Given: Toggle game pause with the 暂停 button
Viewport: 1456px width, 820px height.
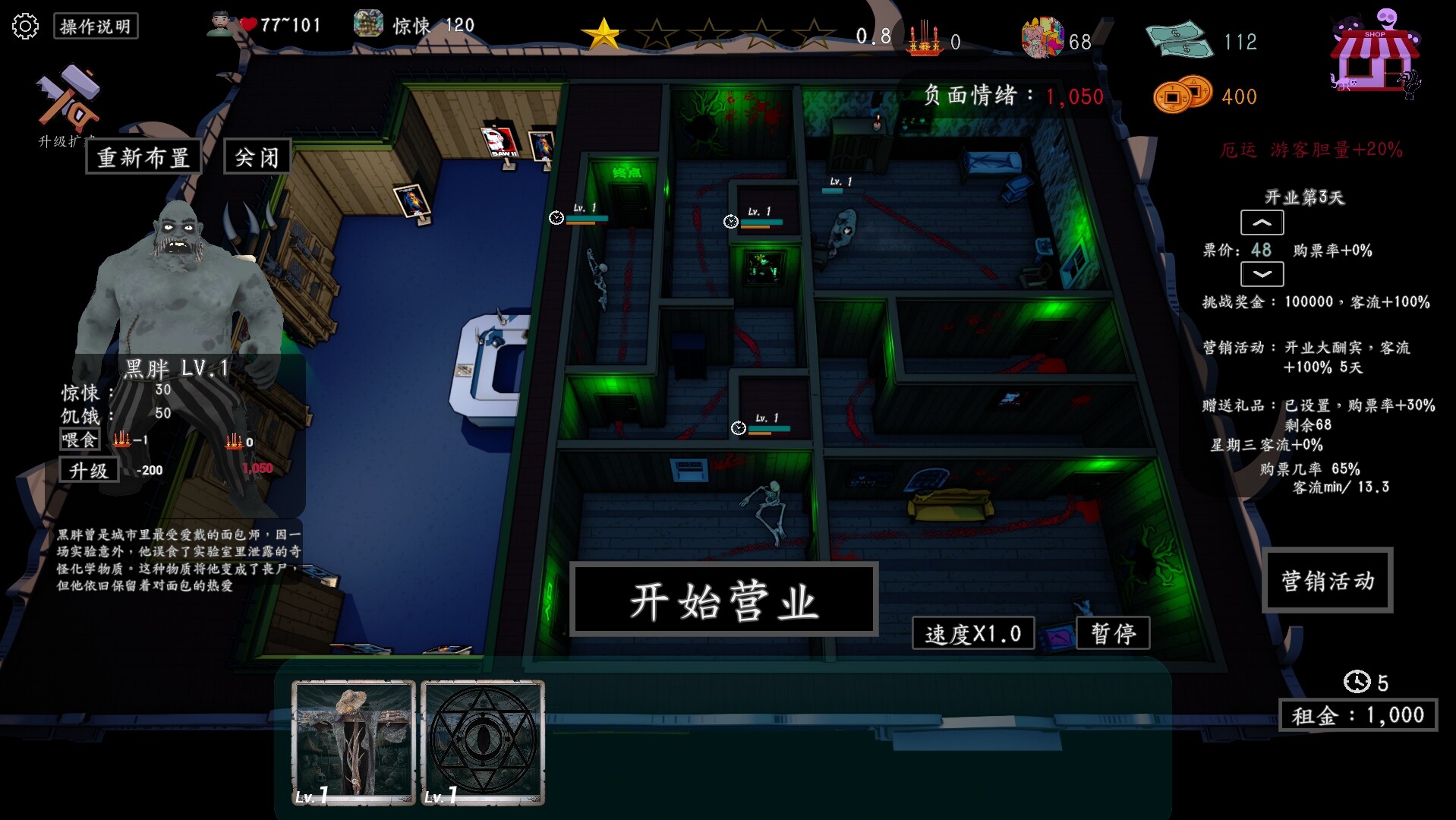Looking at the screenshot, I should 1113,632.
